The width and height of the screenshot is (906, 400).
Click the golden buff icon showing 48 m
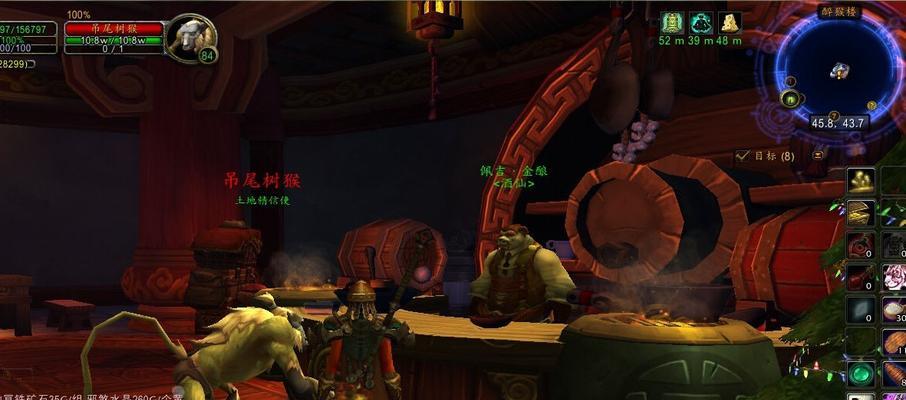[x=730, y=23]
